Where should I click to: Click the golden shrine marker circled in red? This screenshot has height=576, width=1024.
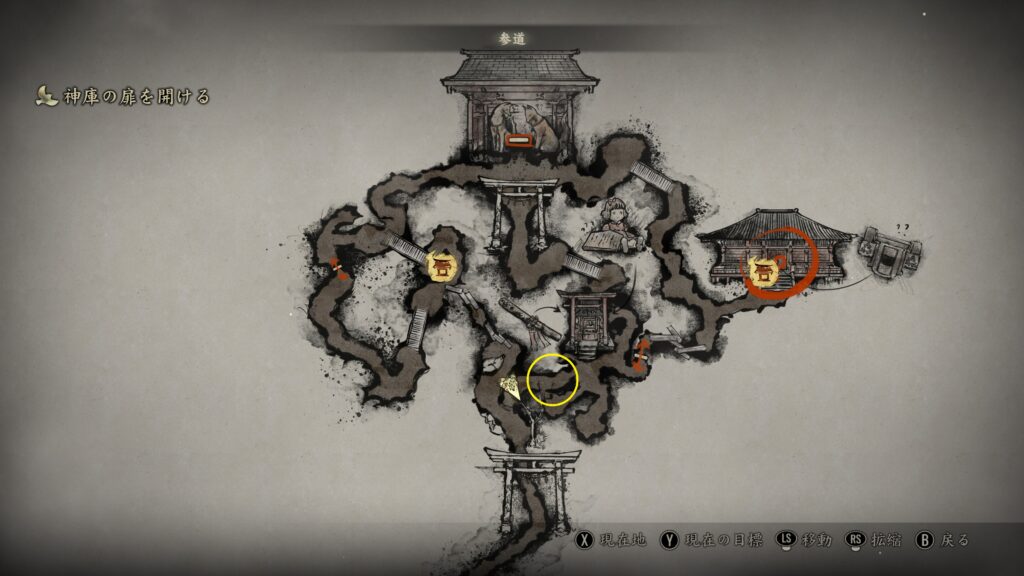pyautogui.click(x=764, y=268)
